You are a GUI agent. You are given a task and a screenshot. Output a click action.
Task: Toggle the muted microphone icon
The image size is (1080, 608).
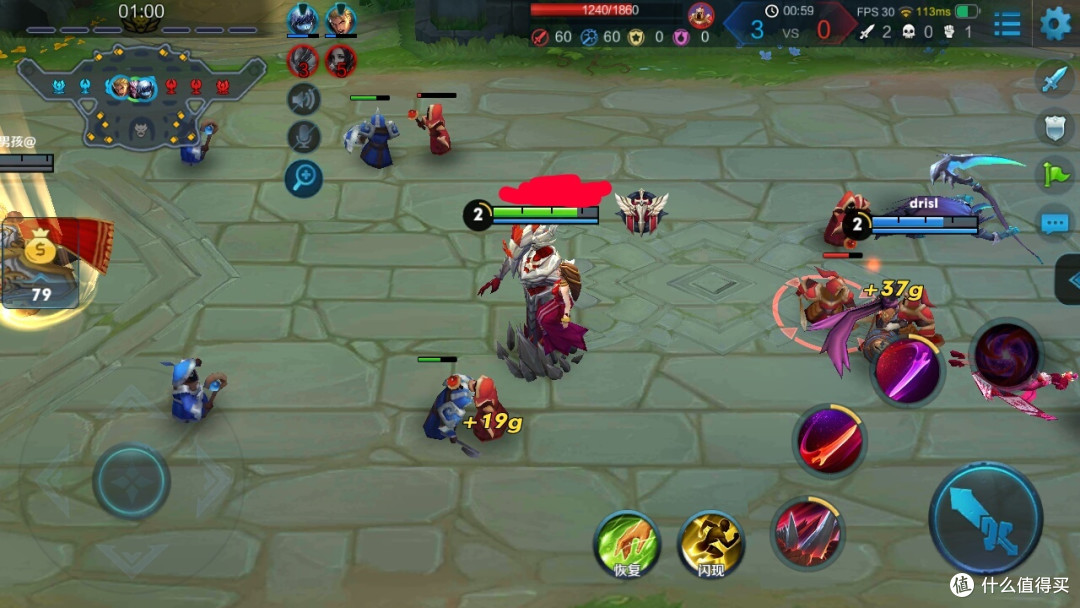(x=303, y=138)
